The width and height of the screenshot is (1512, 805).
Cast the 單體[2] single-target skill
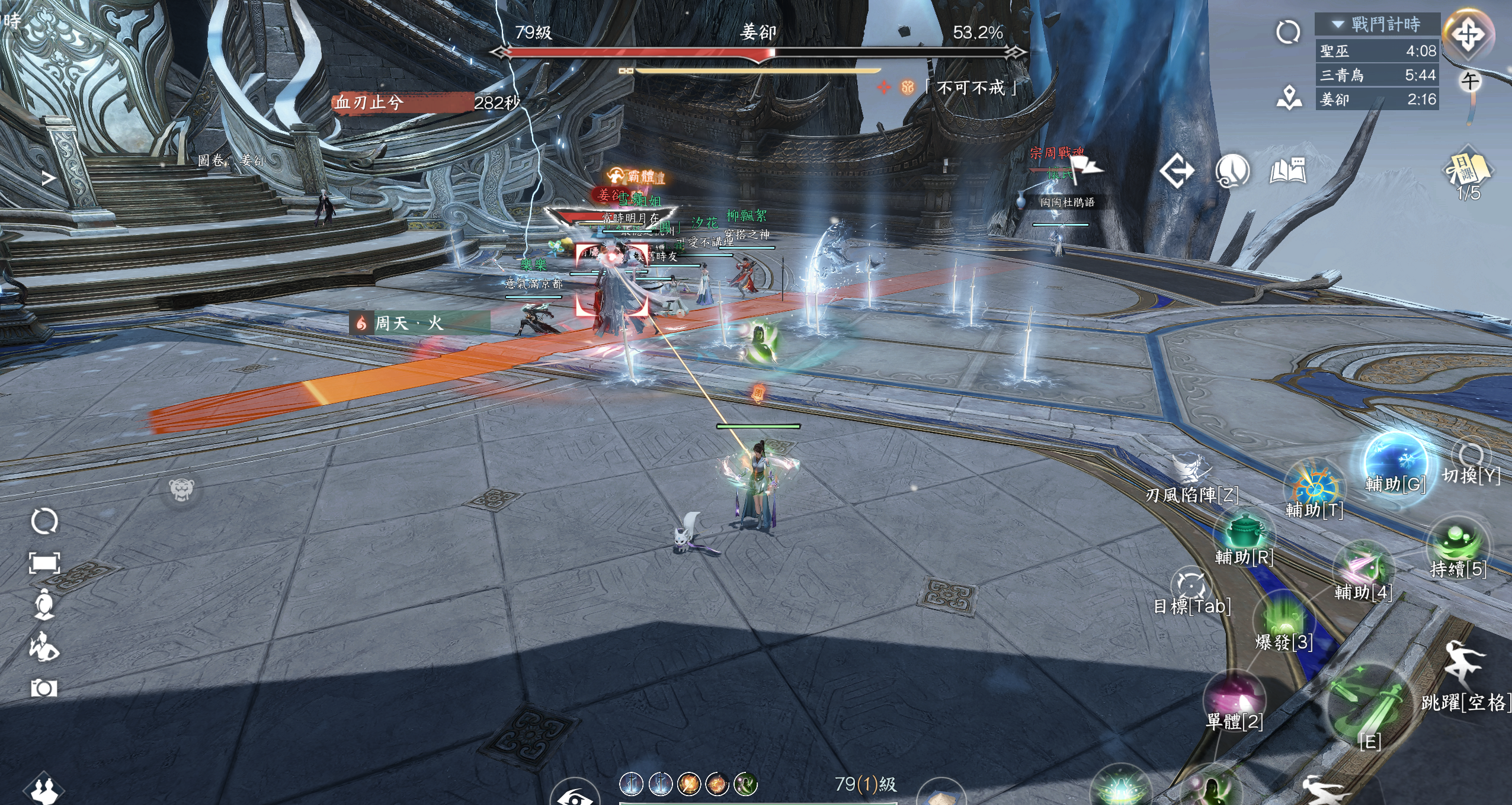[x=1234, y=695]
